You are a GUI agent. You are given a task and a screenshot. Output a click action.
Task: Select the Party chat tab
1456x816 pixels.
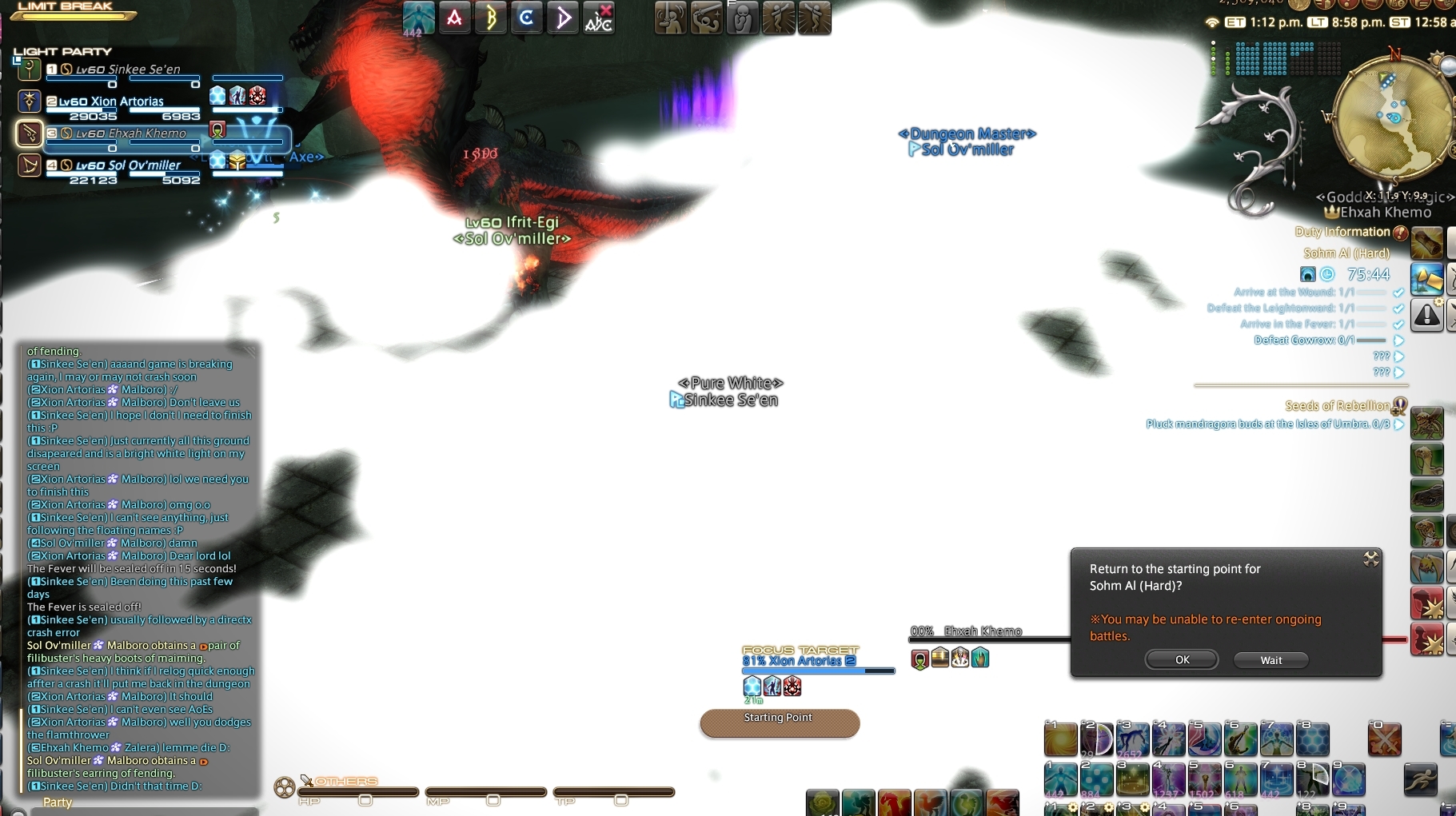pyautogui.click(x=57, y=802)
